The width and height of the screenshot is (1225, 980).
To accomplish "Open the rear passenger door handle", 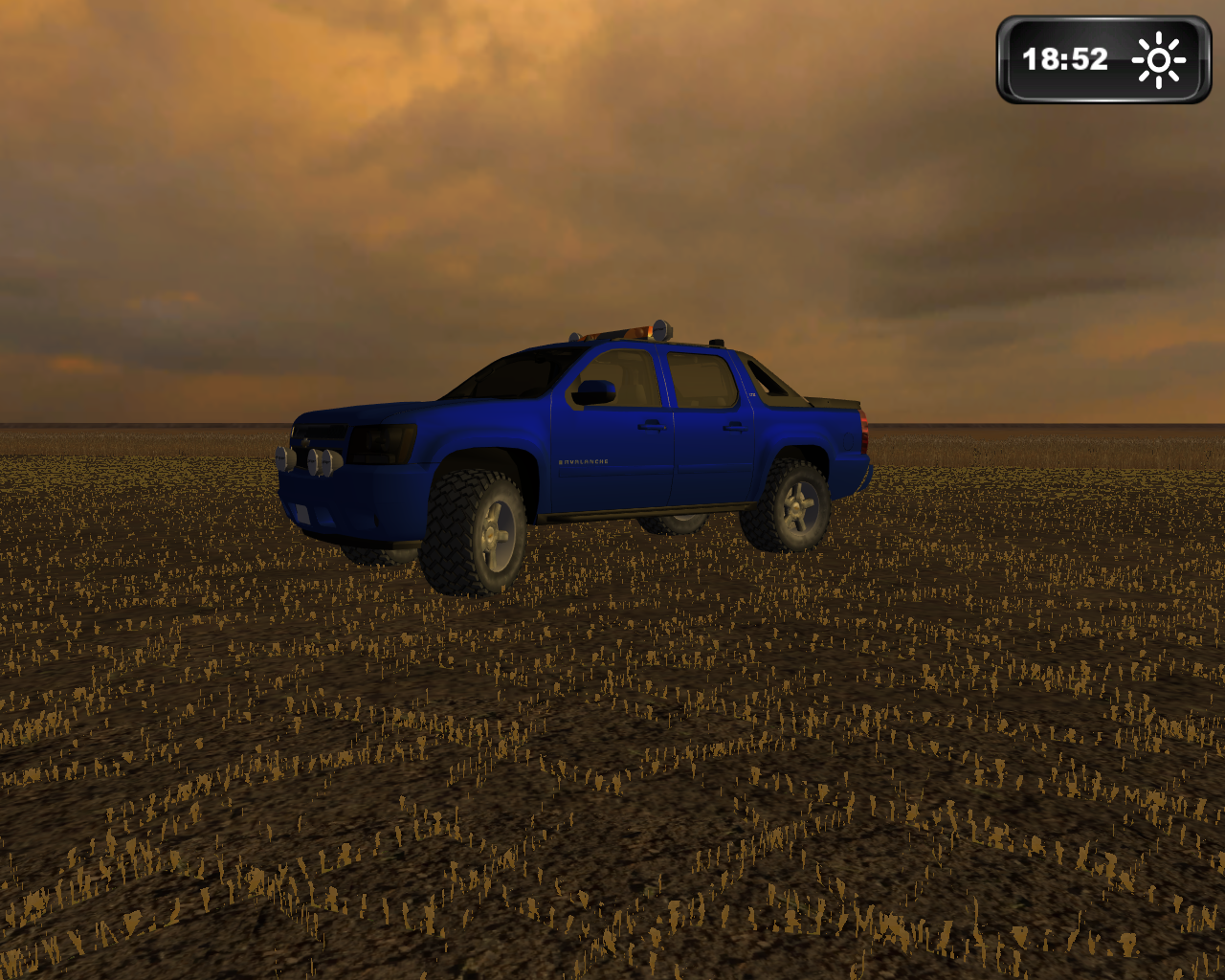I will click(734, 428).
